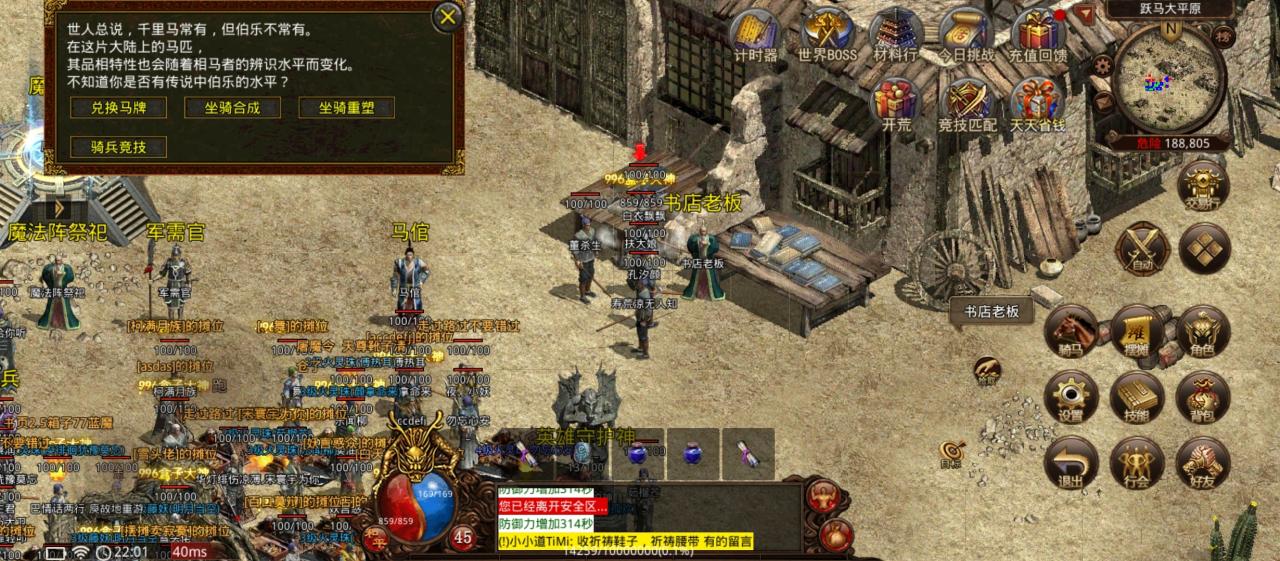
Task: Toggle 自动 auto-battle crossed swords button
Action: [1140, 247]
